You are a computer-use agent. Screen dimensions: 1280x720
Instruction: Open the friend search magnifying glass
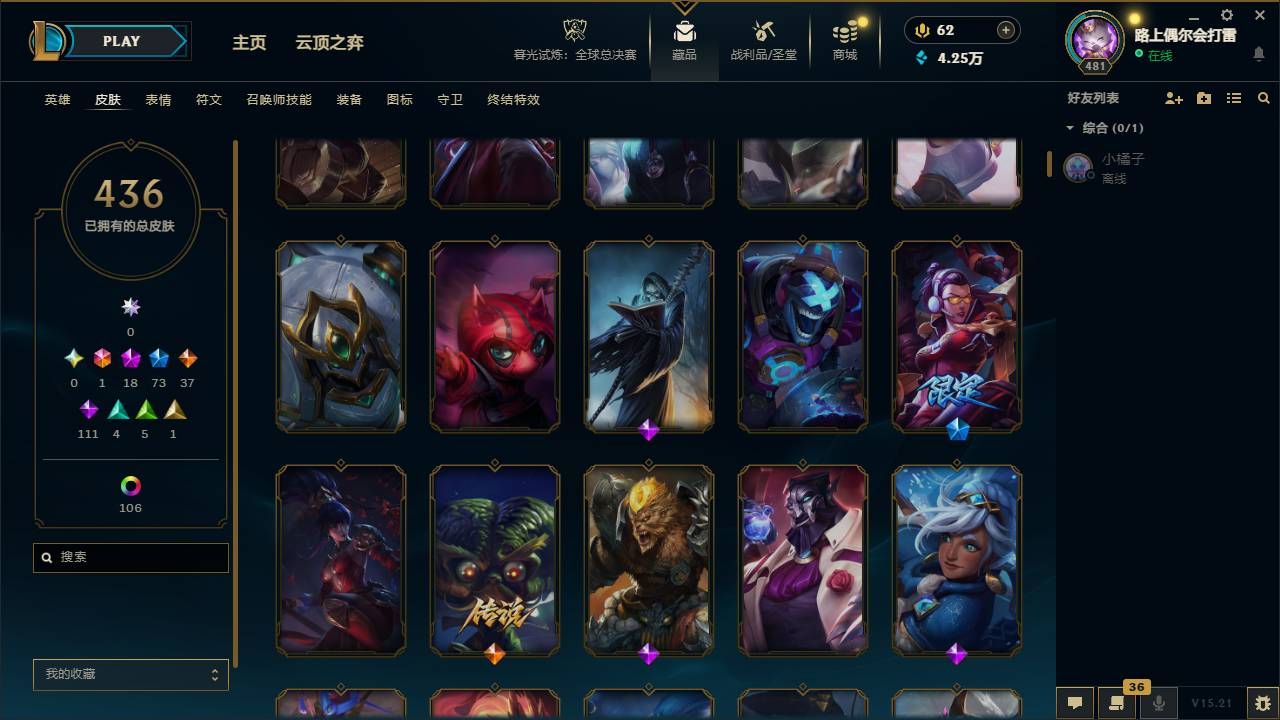pos(1263,97)
